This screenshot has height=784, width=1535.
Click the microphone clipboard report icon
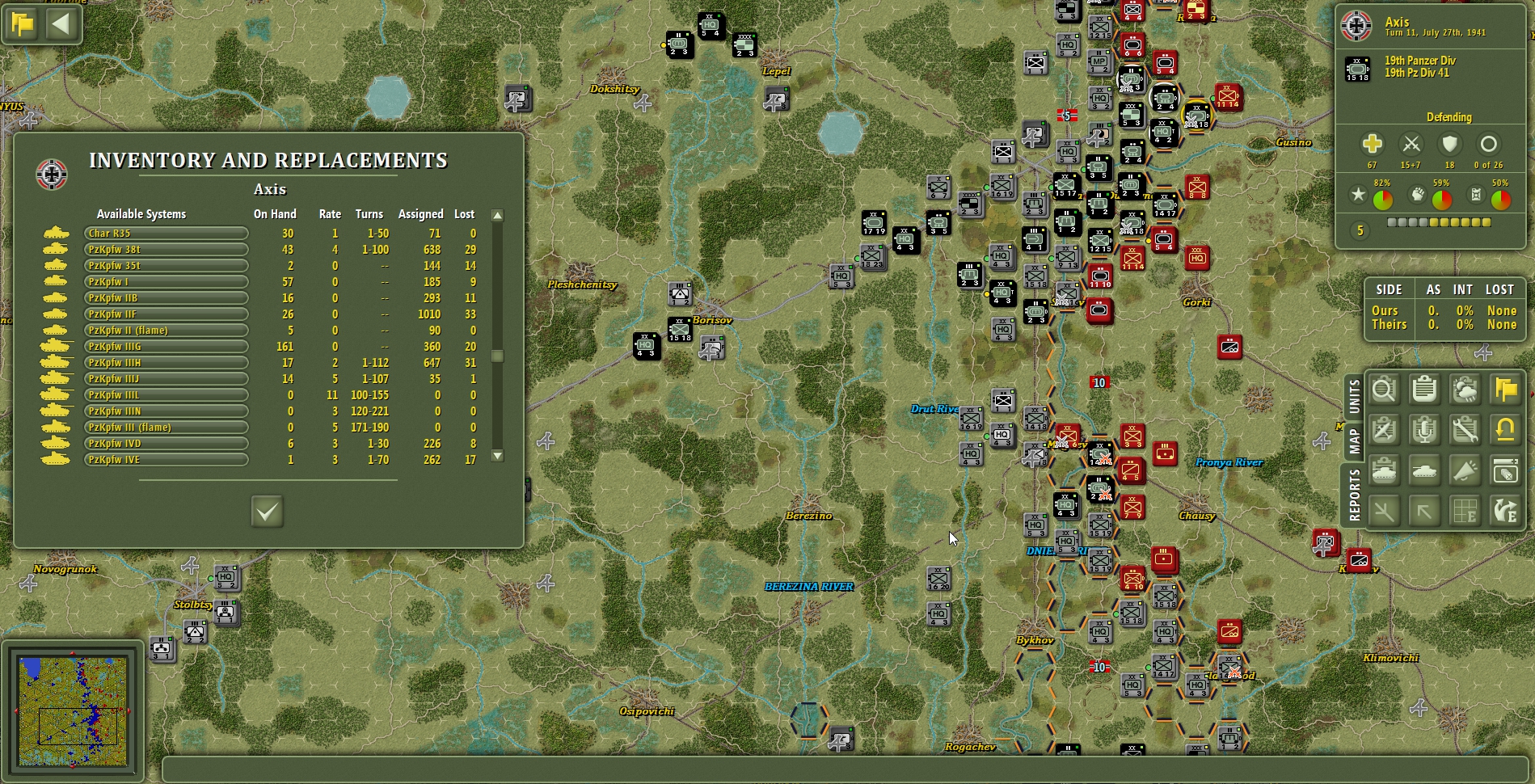1425,429
